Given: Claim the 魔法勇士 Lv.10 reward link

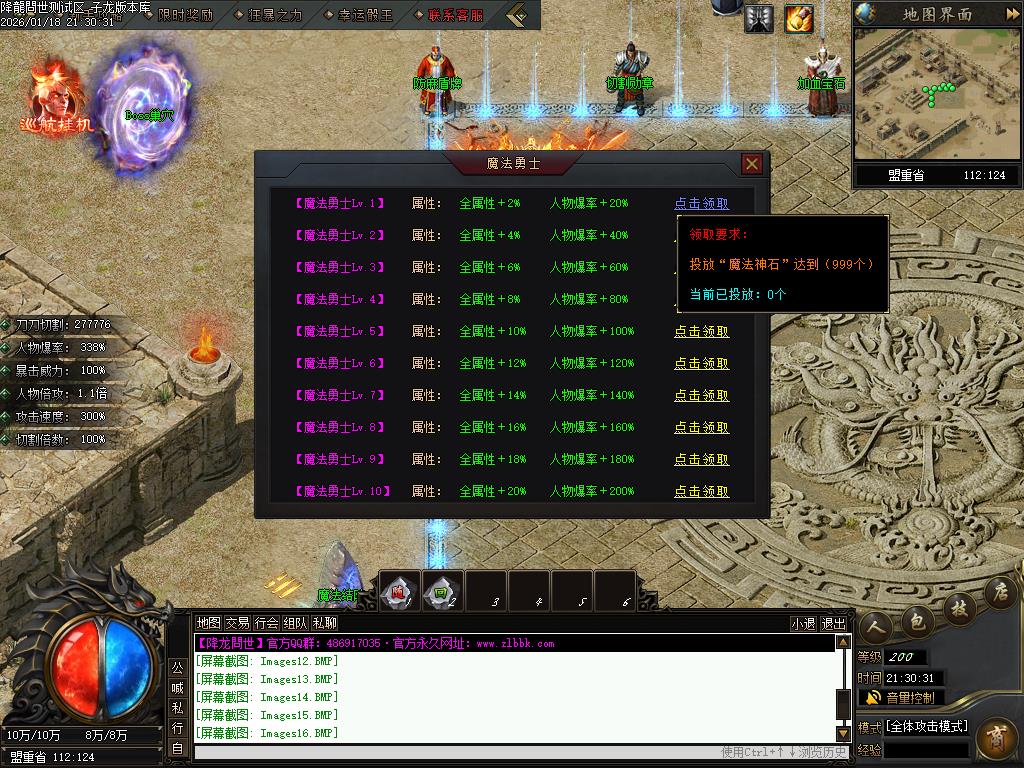Looking at the screenshot, I should 701,491.
